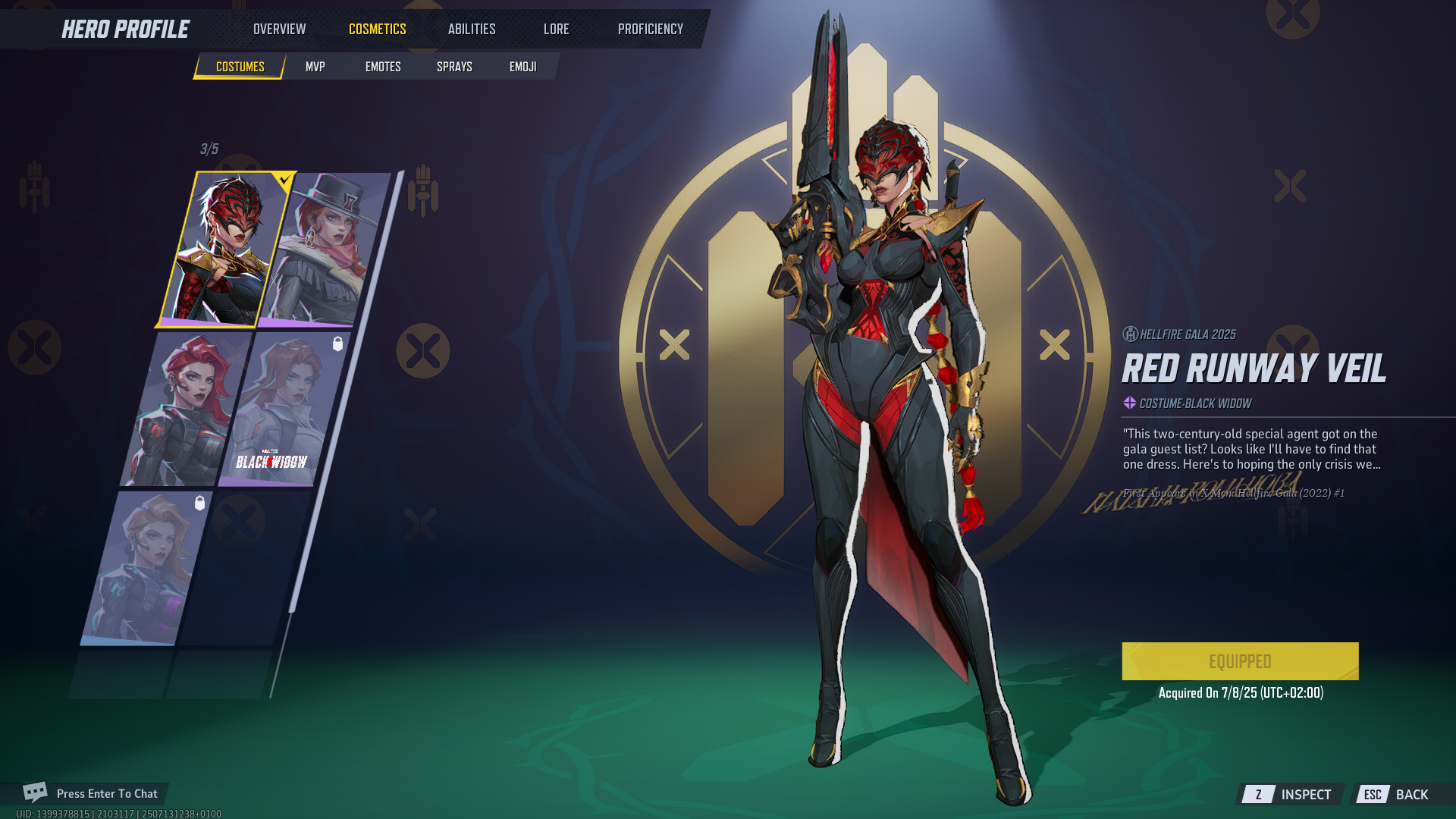This screenshot has height=819, width=1456.
Task: Select the Cosmetics tab
Action: pyautogui.click(x=377, y=29)
